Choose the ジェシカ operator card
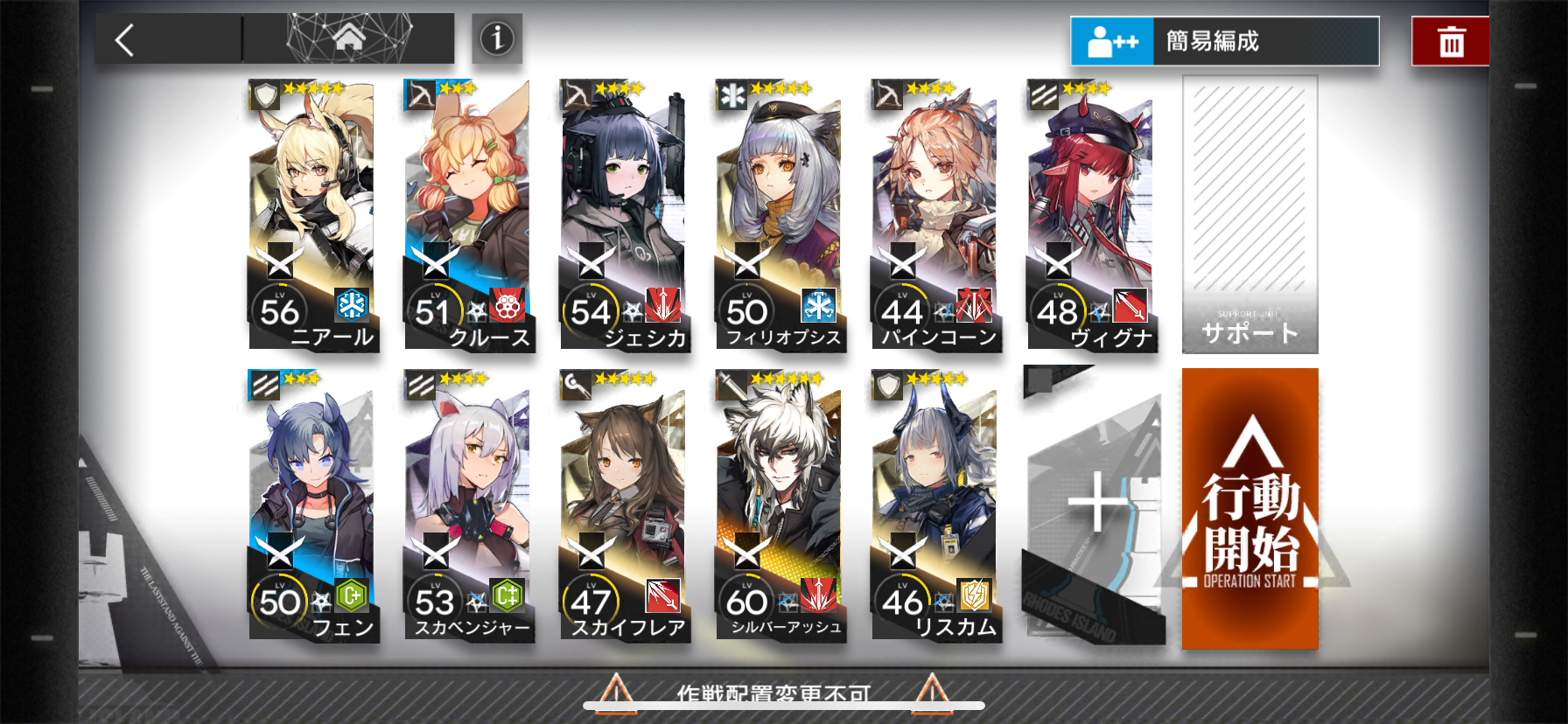The image size is (1568, 724). [x=625, y=215]
